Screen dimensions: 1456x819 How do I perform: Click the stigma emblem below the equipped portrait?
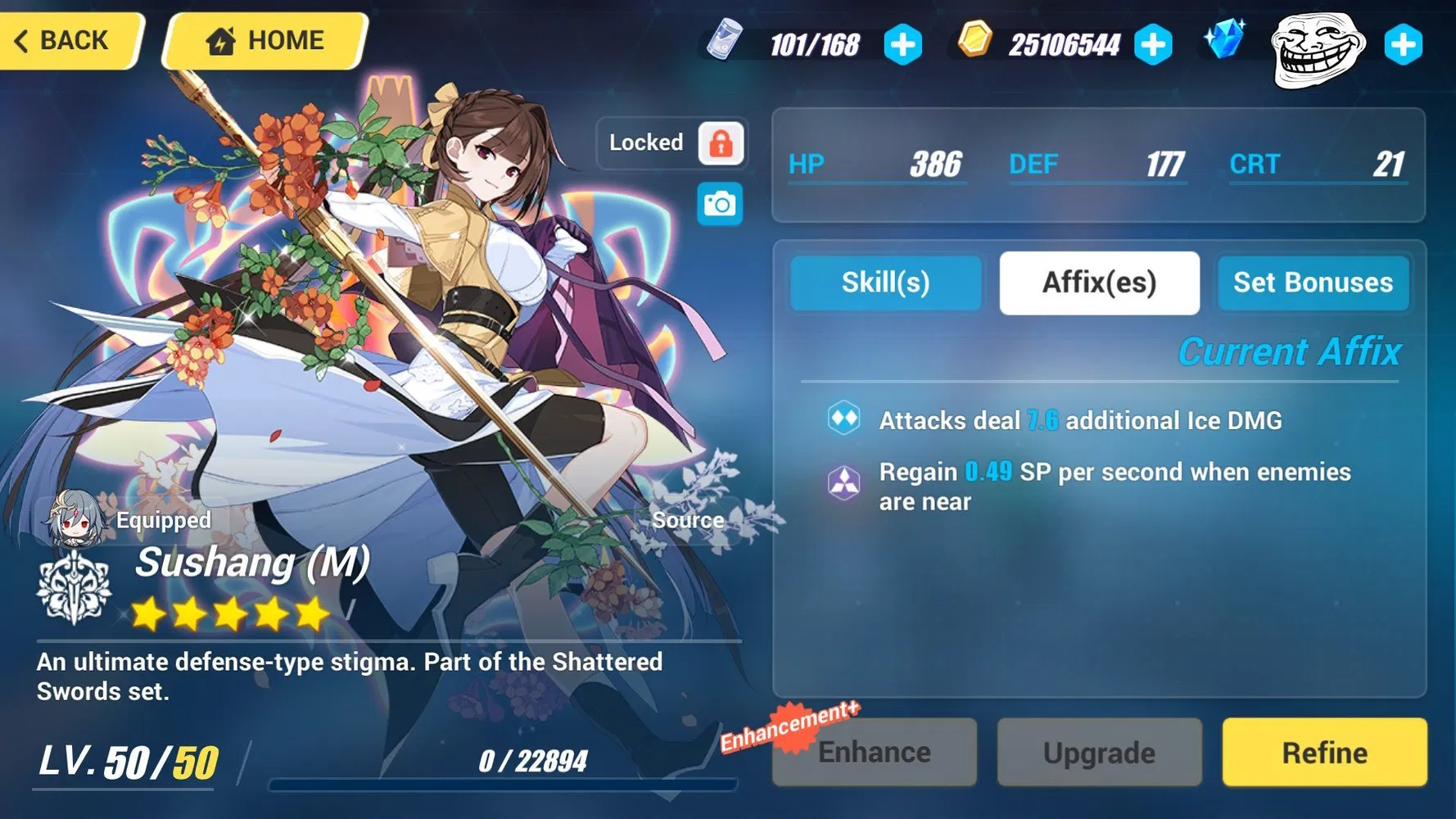pyautogui.click(x=74, y=588)
